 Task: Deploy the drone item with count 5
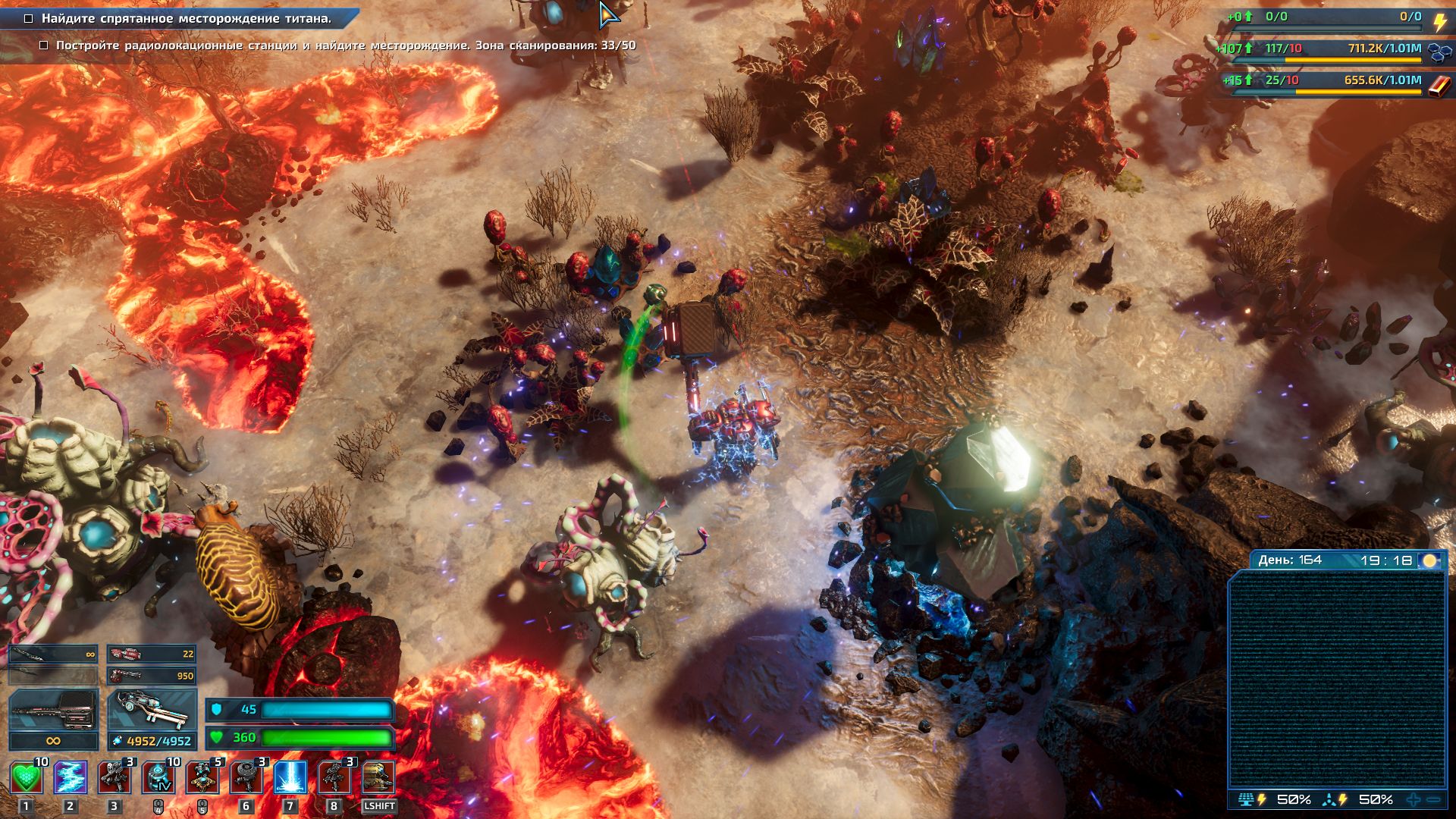click(x=202, y=778)
